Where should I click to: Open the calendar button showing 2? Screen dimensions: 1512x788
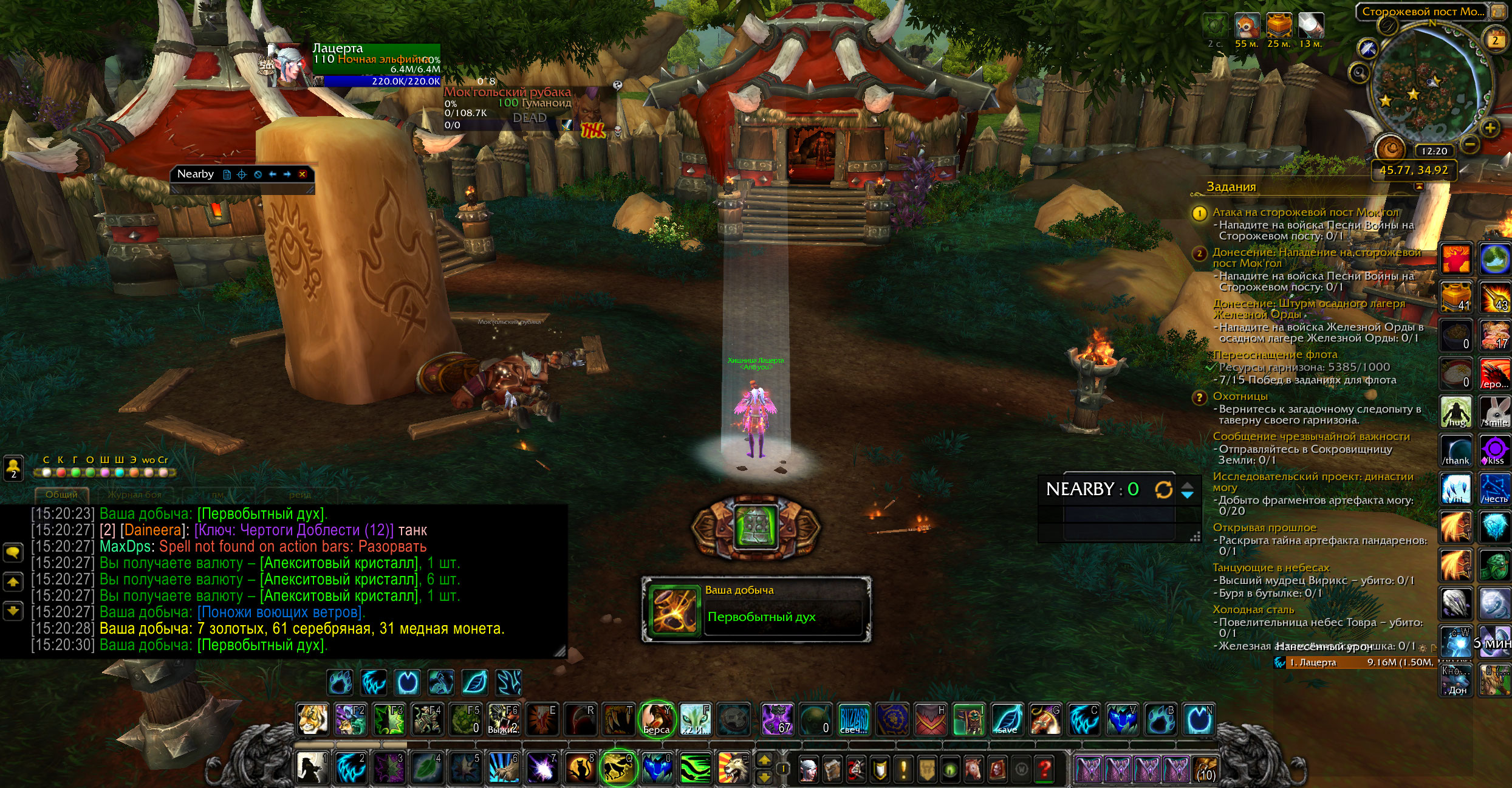(x=1495, y=41)
